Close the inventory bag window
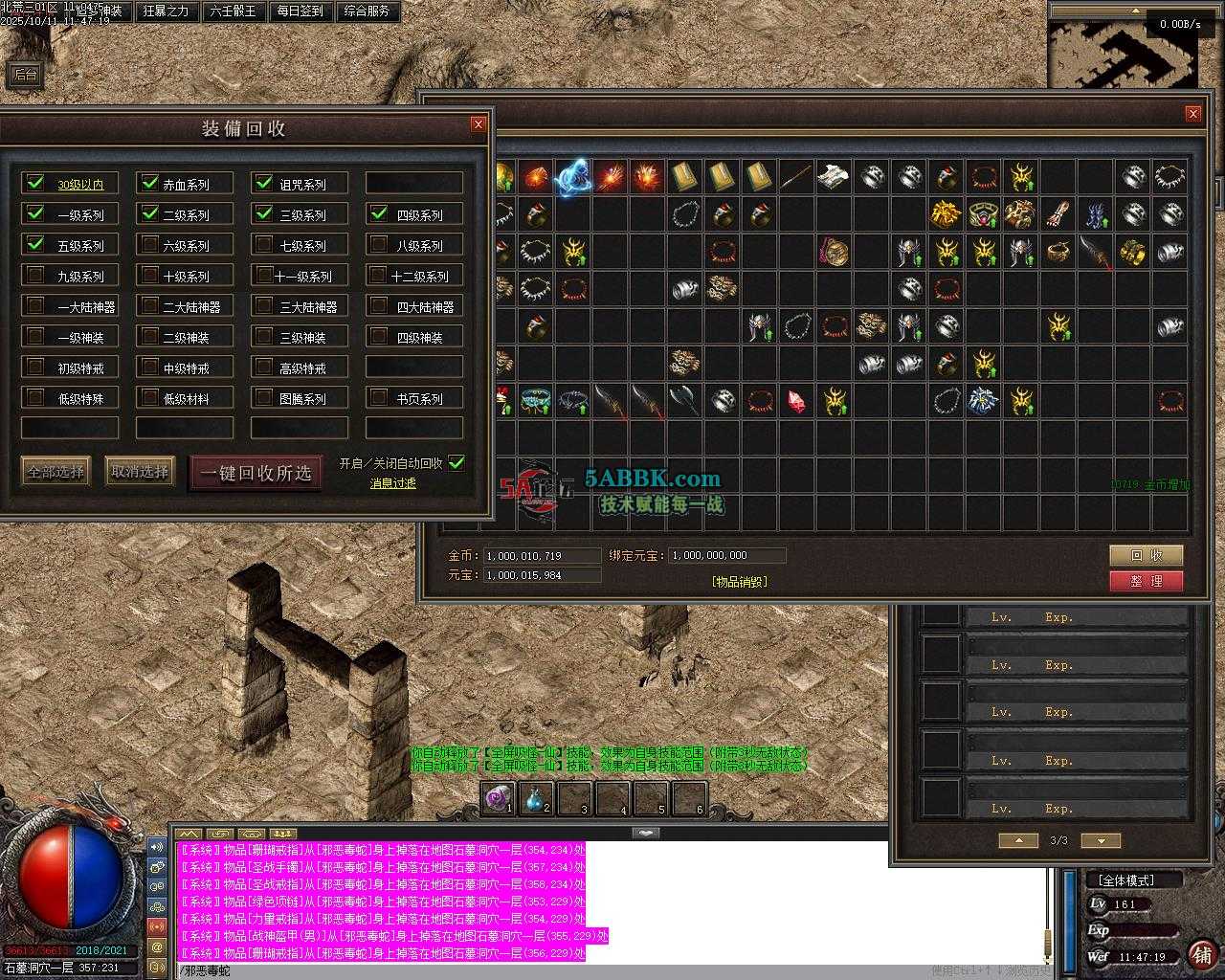Image resolution: width=1225 pixels, height=980 pixels. (1192, 114)
